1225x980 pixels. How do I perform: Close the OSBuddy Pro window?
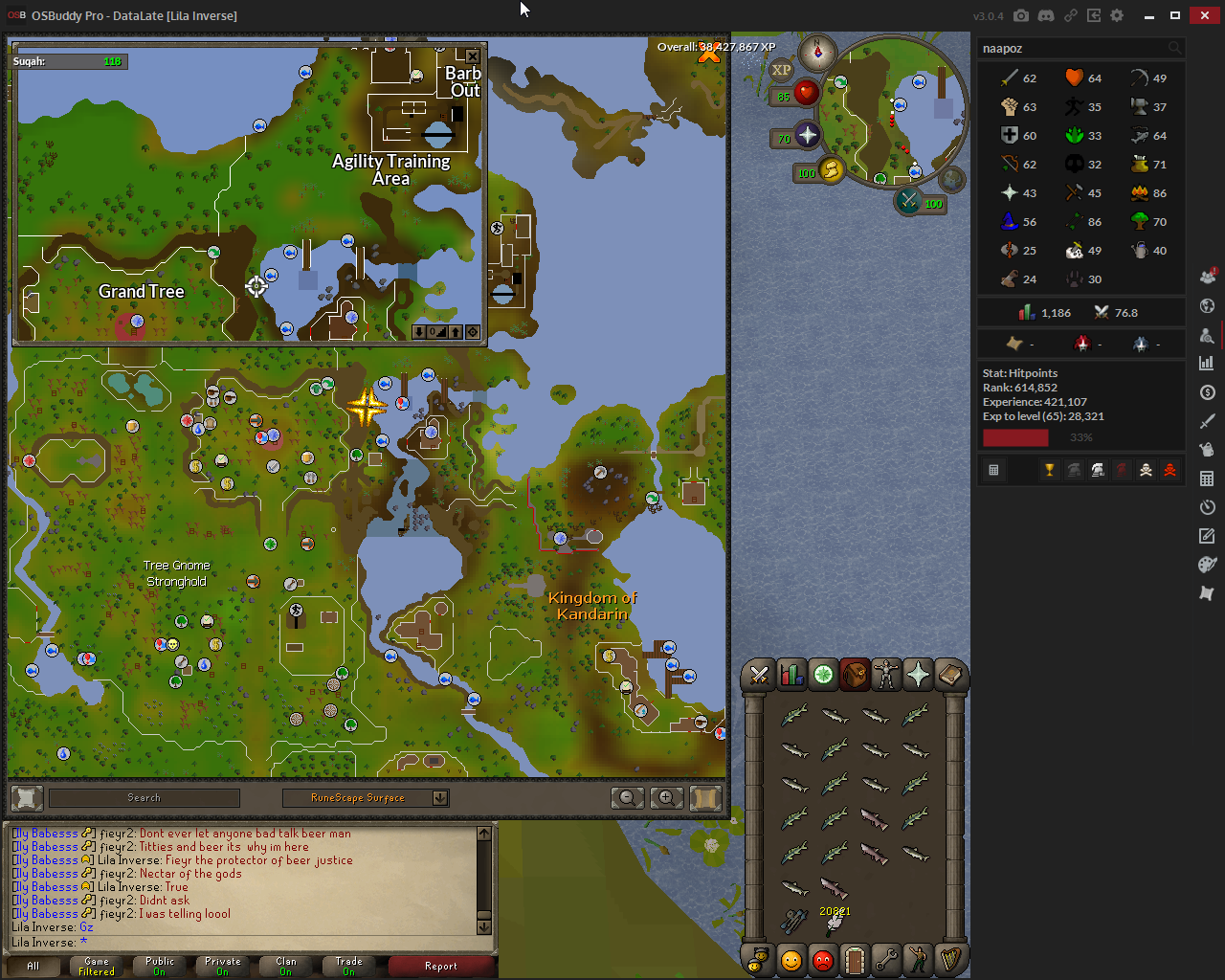coord(1204,15)
